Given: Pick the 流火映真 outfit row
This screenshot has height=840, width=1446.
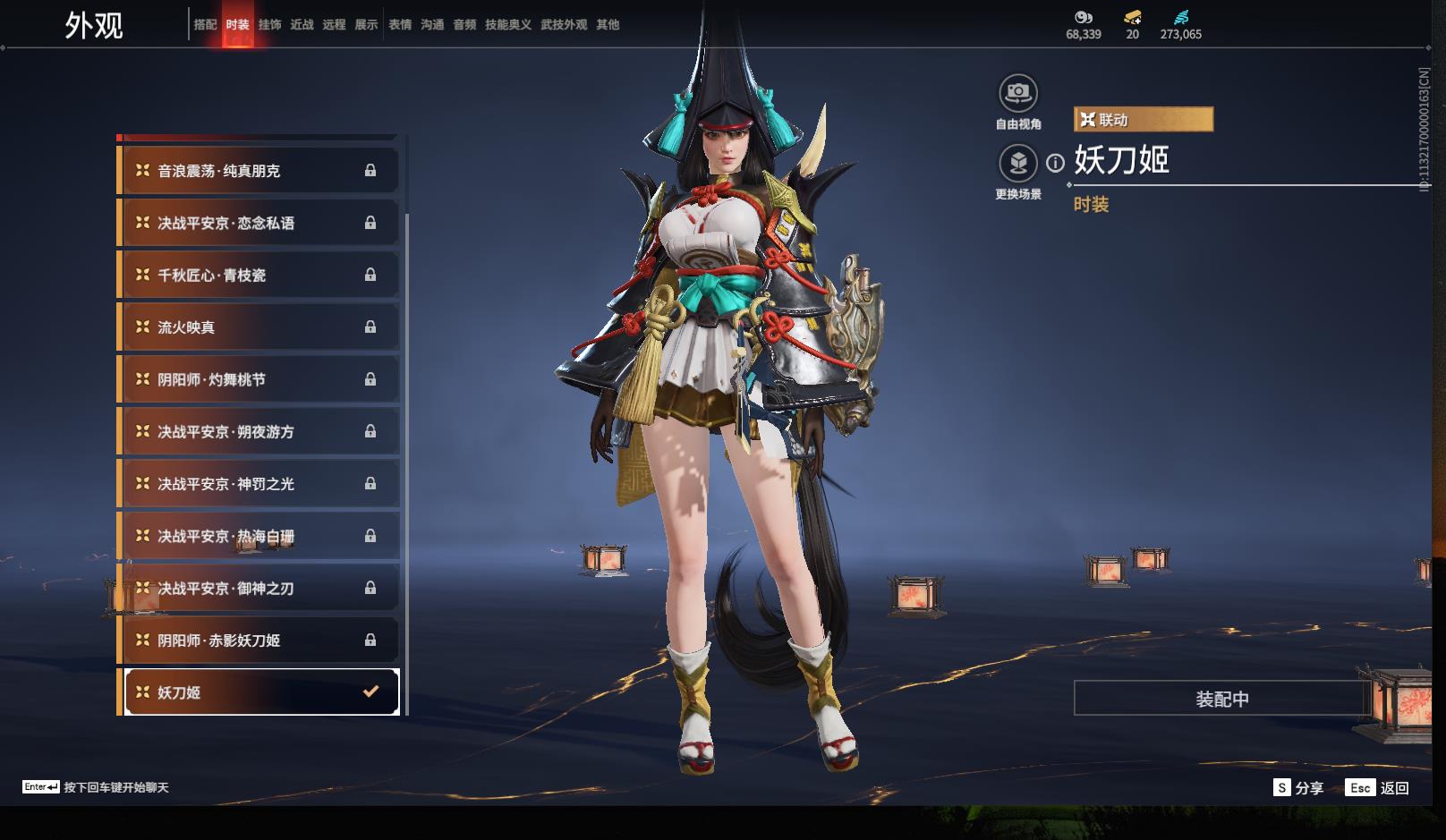Looking at the screenshot, I should [258, 327].
